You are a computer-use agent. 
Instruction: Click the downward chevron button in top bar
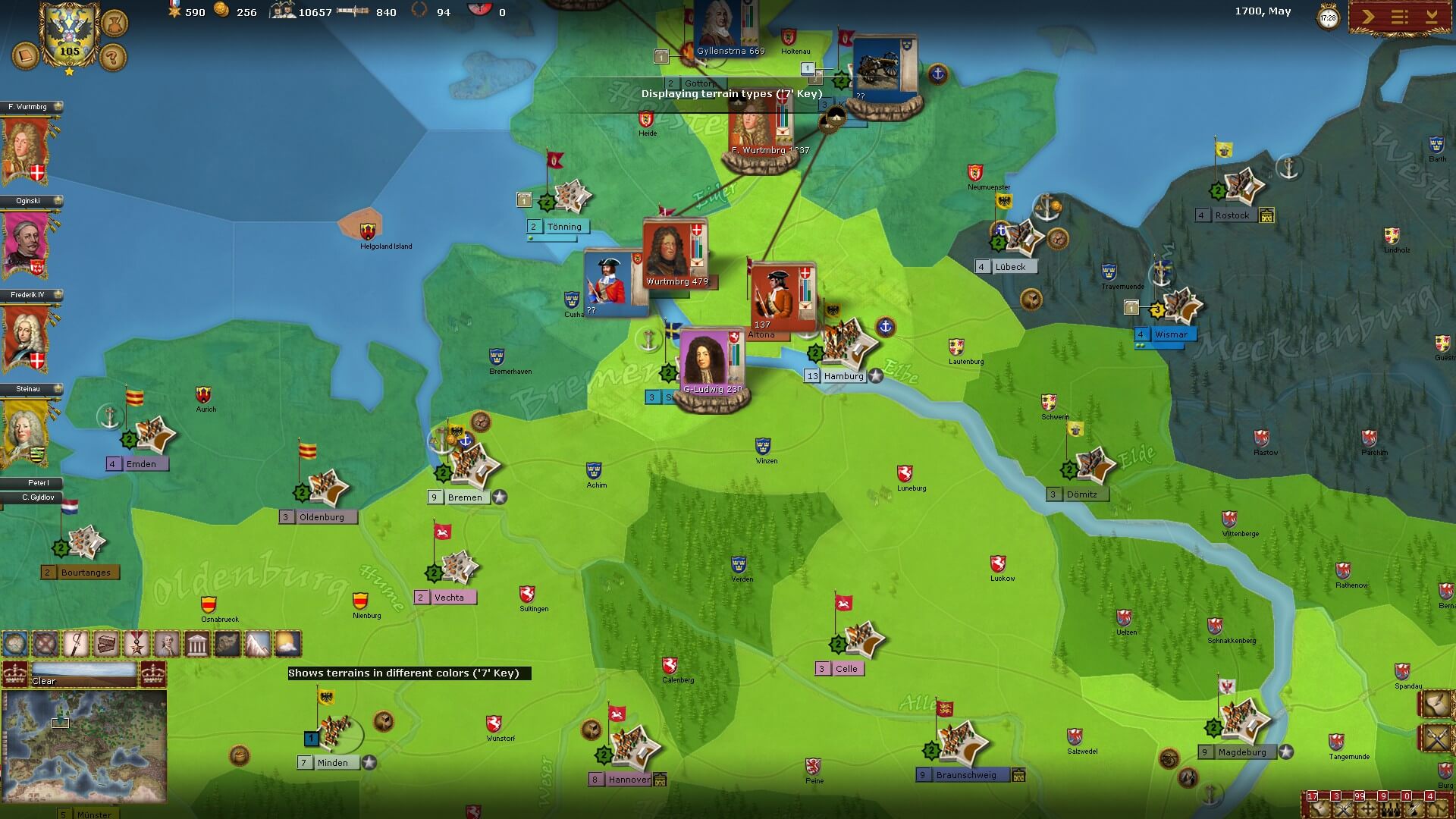[x=1432, y=17]
